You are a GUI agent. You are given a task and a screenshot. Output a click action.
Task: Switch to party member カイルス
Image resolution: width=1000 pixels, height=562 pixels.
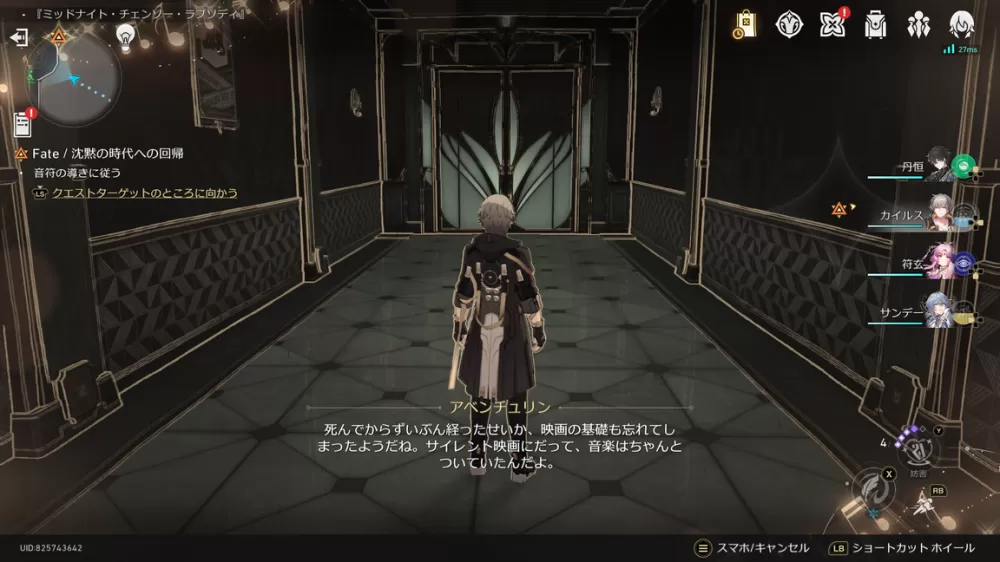(938, 214)
